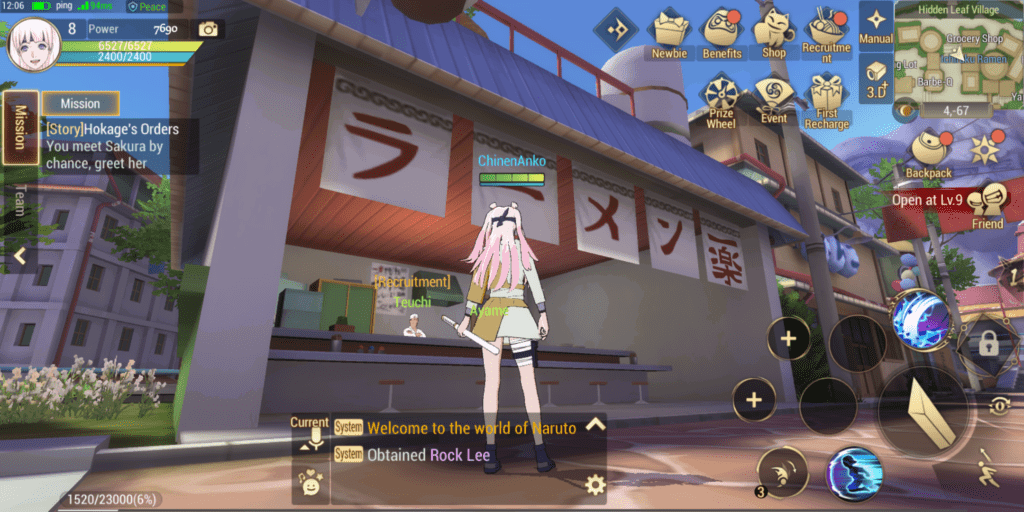Open the Event menu

(x=773, y=98)
